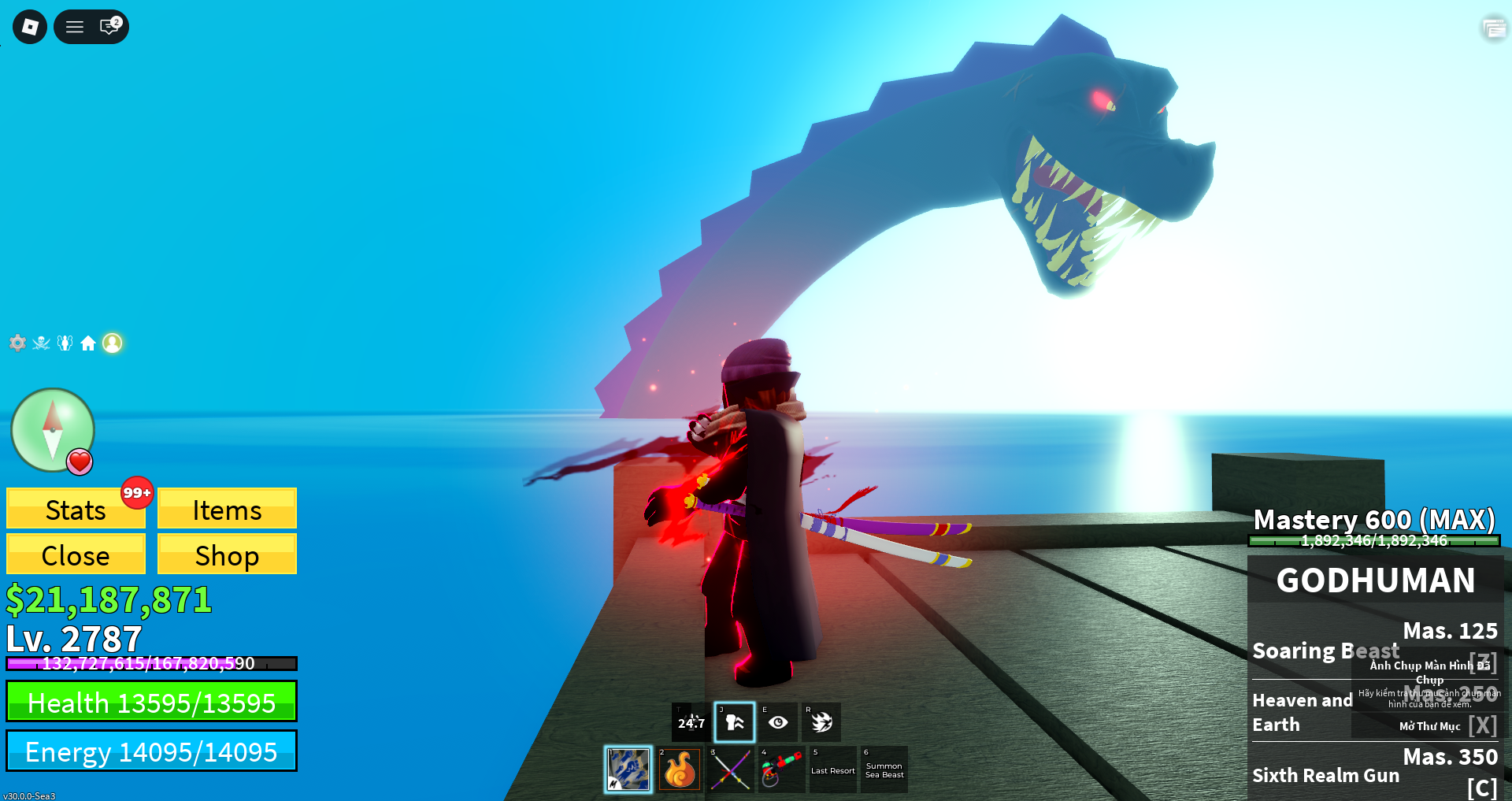Open the Stats menu
This screenshot has height=801, width=1512.
coord(76,510)
